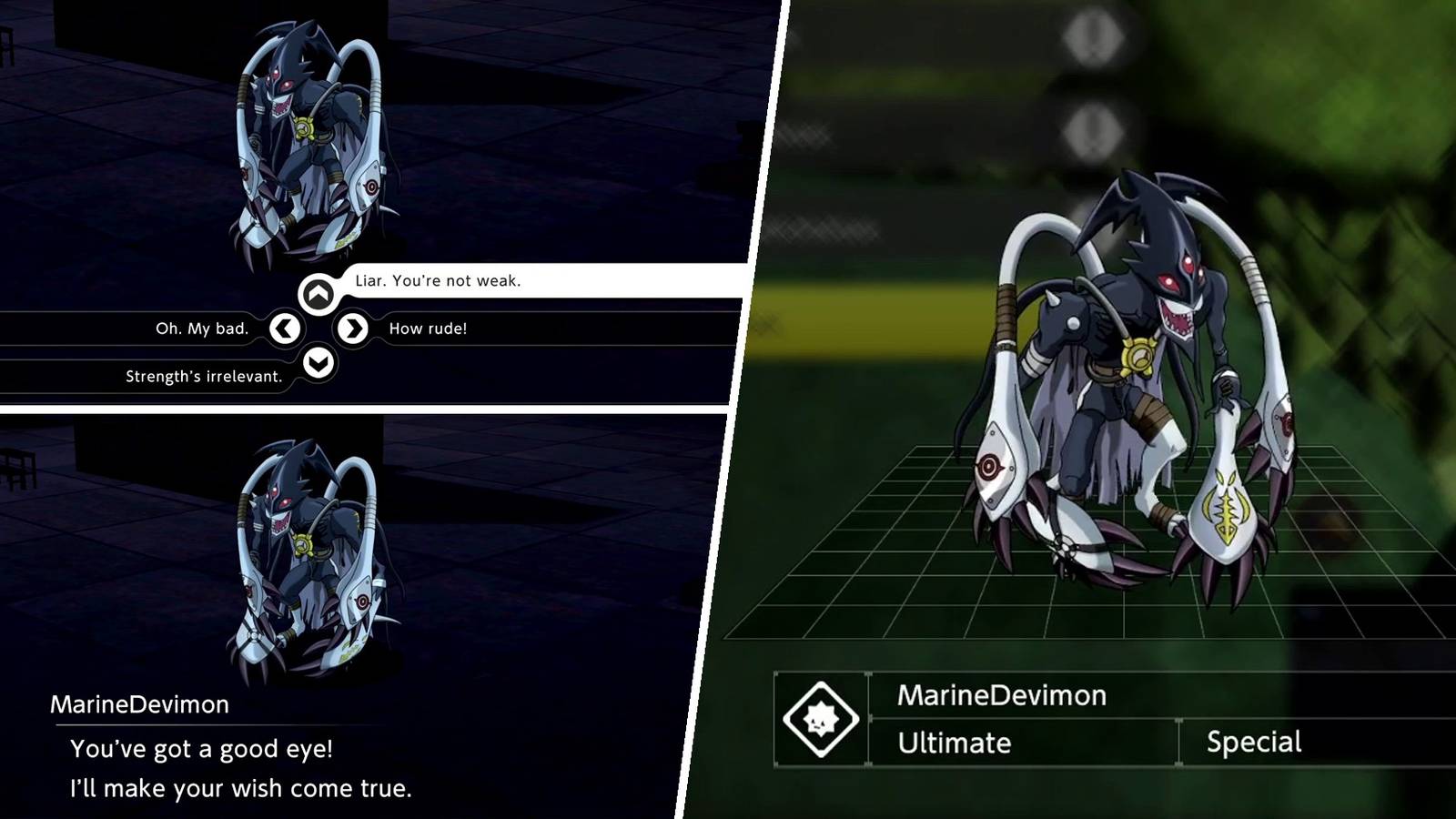Select the "Liar. You're not weak." response
This screenshot has width=1456, height=819.
[434, 282]
